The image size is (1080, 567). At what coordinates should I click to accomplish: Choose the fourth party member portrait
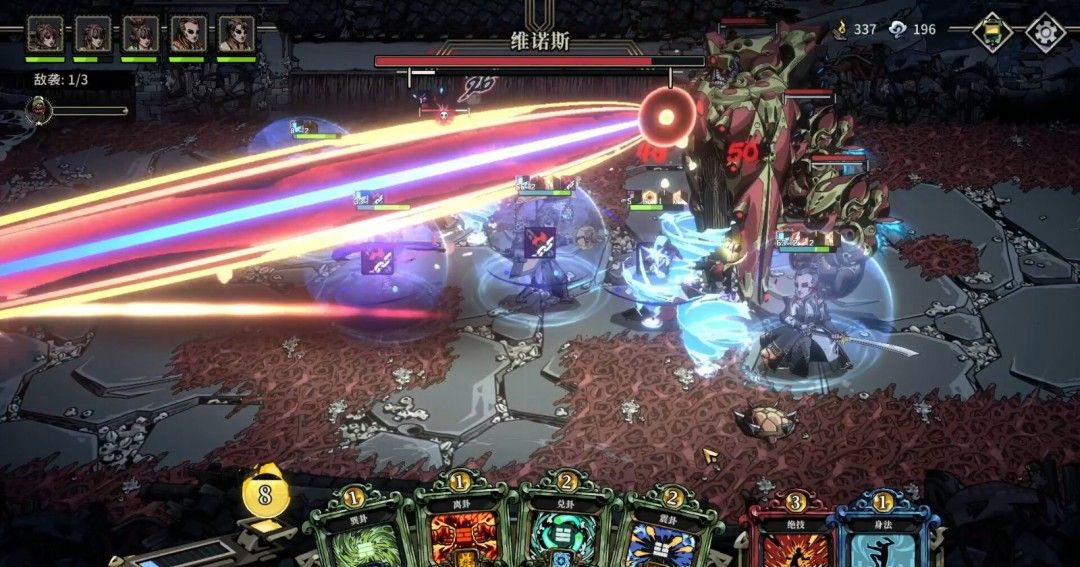[x=188, y=34]
